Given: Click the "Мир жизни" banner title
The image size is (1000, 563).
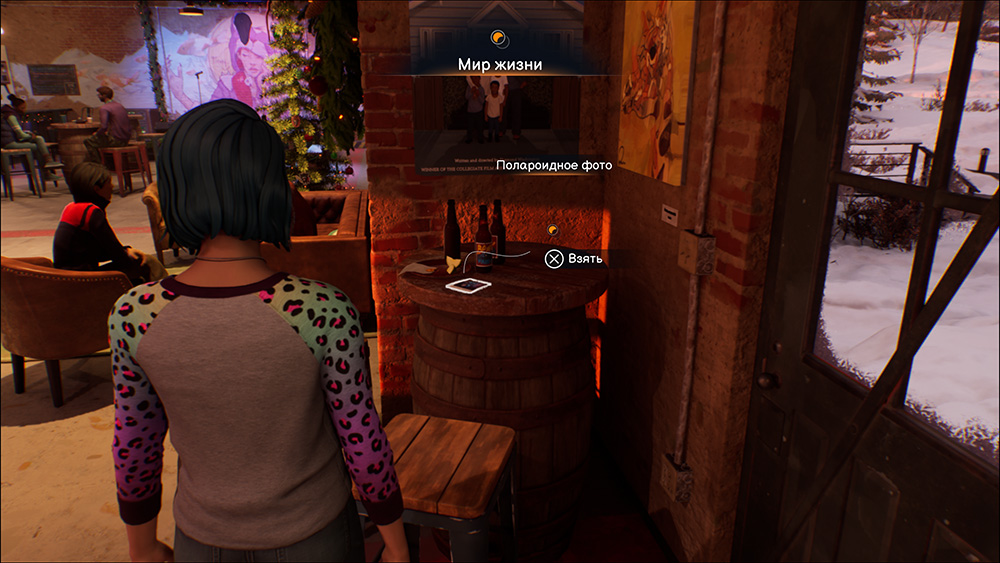Looking at the screenshot, I should pos(500,65).
